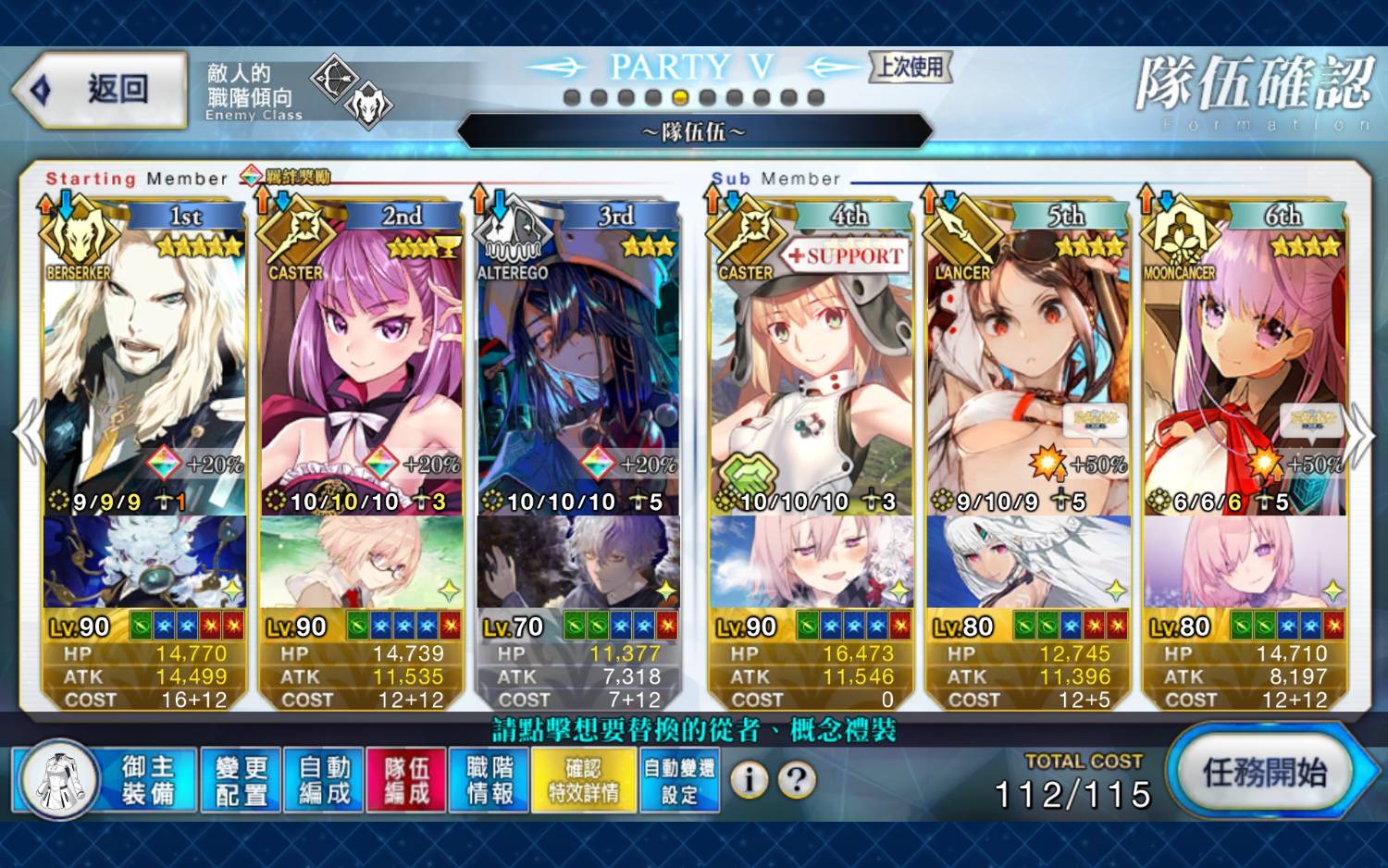The height and width of the screenshot is (868, 1388).
Task: Select the 1st slot Berserker servant card
Action: [x=143, y=370]
